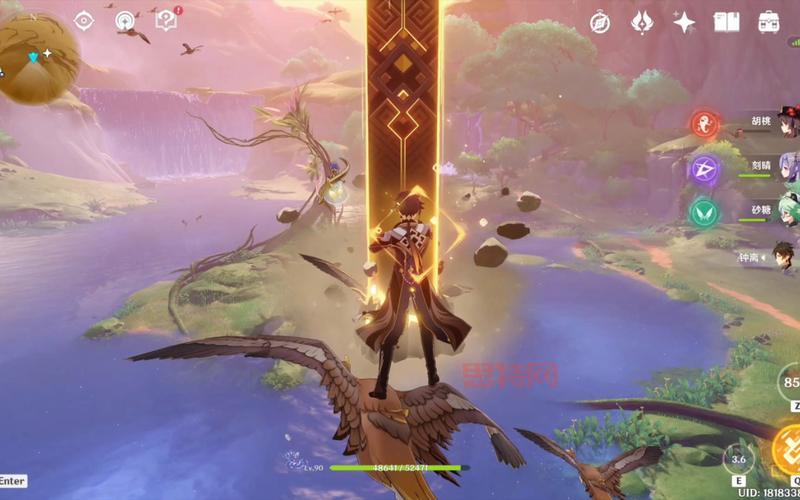Use the gadget showing 85
The height and width of the screenshot is (500, 800).
[x=791, y=383]
